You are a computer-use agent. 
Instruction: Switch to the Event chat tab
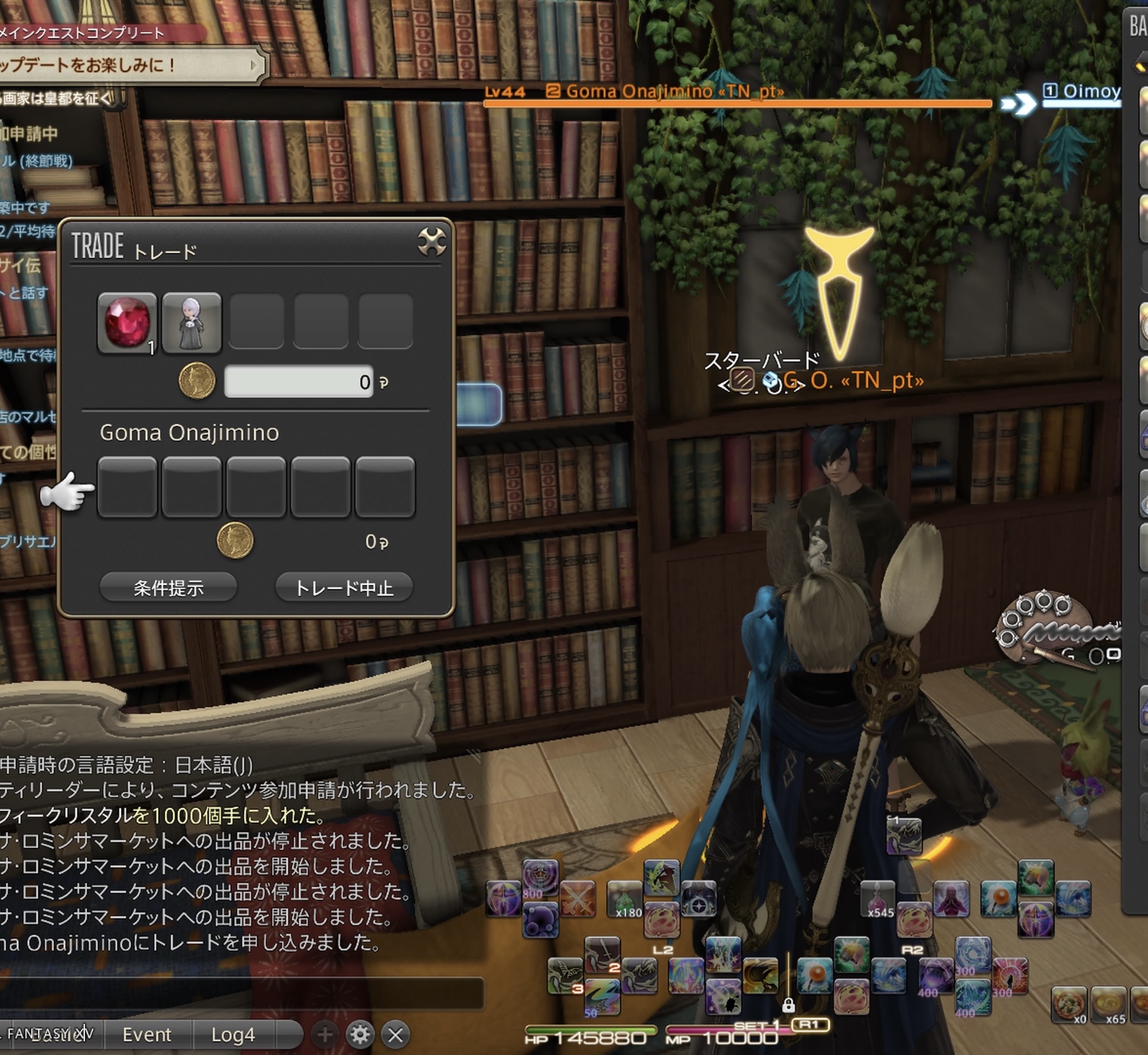[x=146, y=1034]
